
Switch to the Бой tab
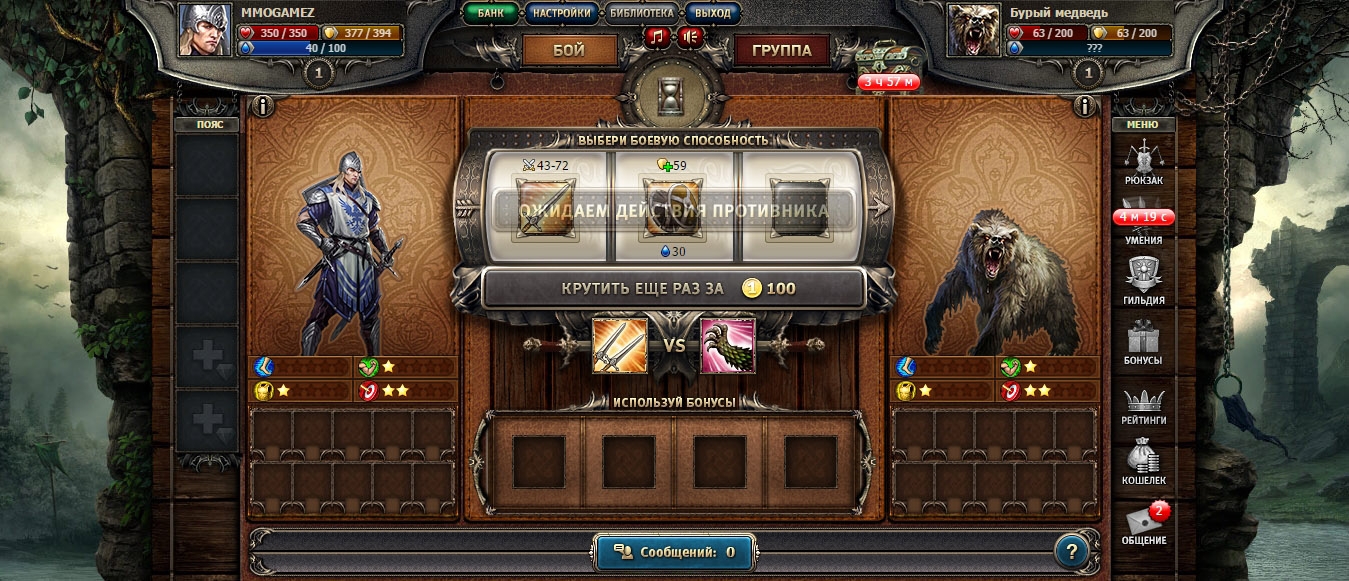coord(569,50)
